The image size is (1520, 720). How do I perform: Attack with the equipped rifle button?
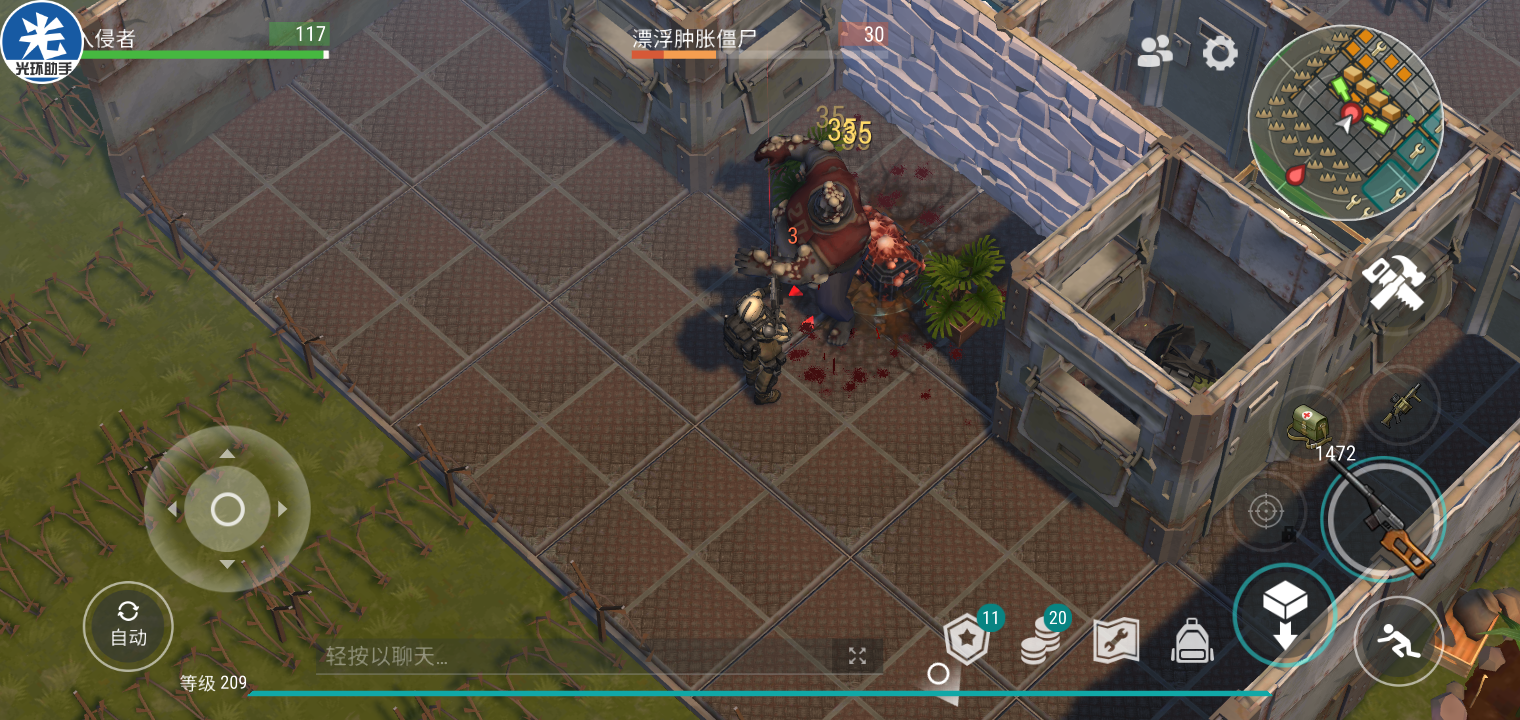pos(1383,518)
